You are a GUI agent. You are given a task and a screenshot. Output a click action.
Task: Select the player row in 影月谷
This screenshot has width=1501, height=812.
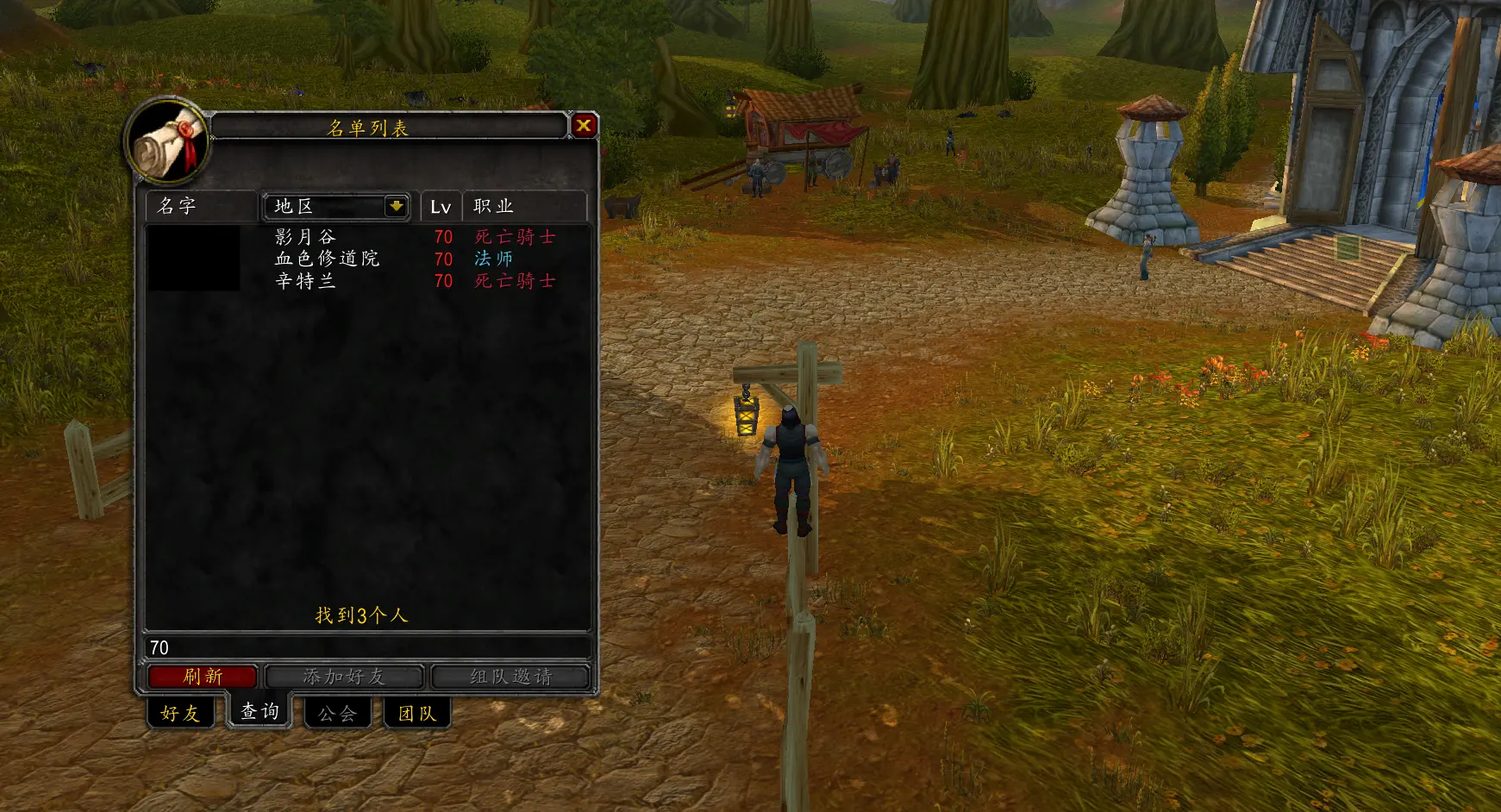coord(366,237)
